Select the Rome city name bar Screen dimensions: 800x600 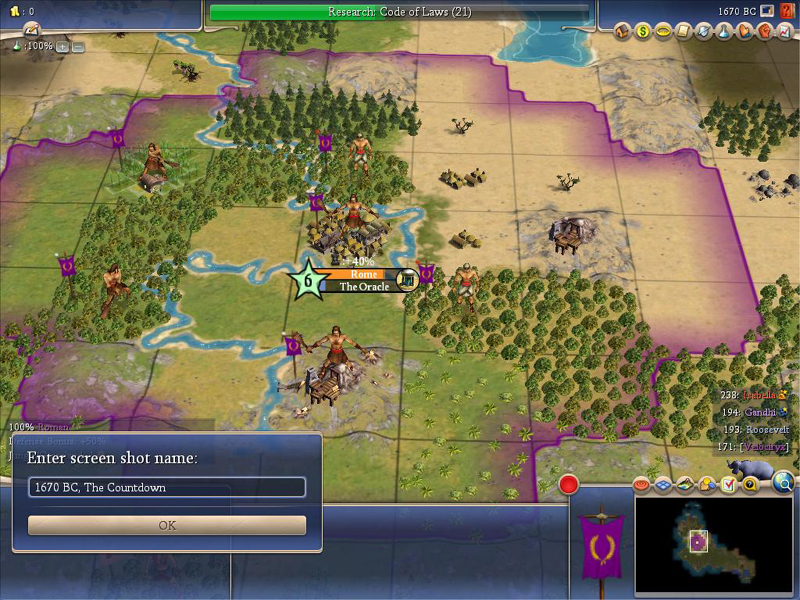(362, 274)
